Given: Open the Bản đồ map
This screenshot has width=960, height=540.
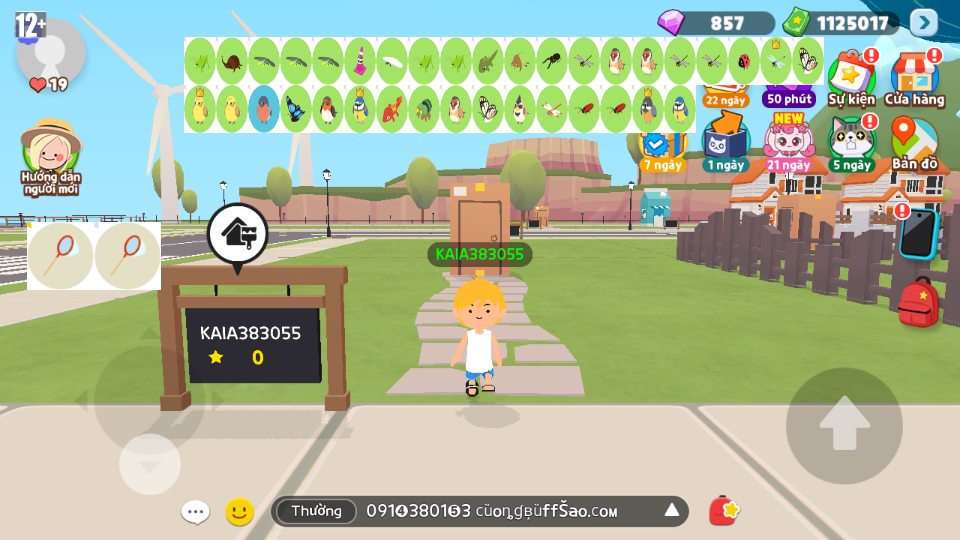Looking at the screenshot, I should [914, 144].
